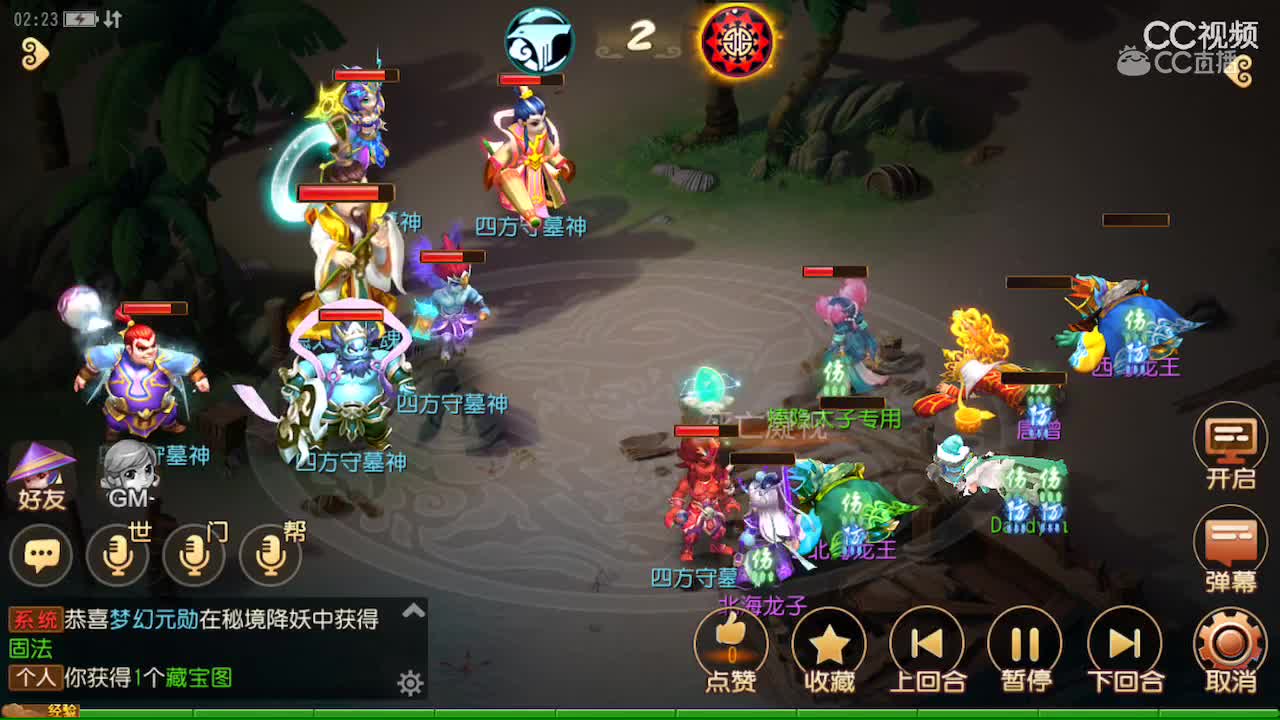
Task: Favorite the replay with the 收藏 star icon
Action: [828, 643]
